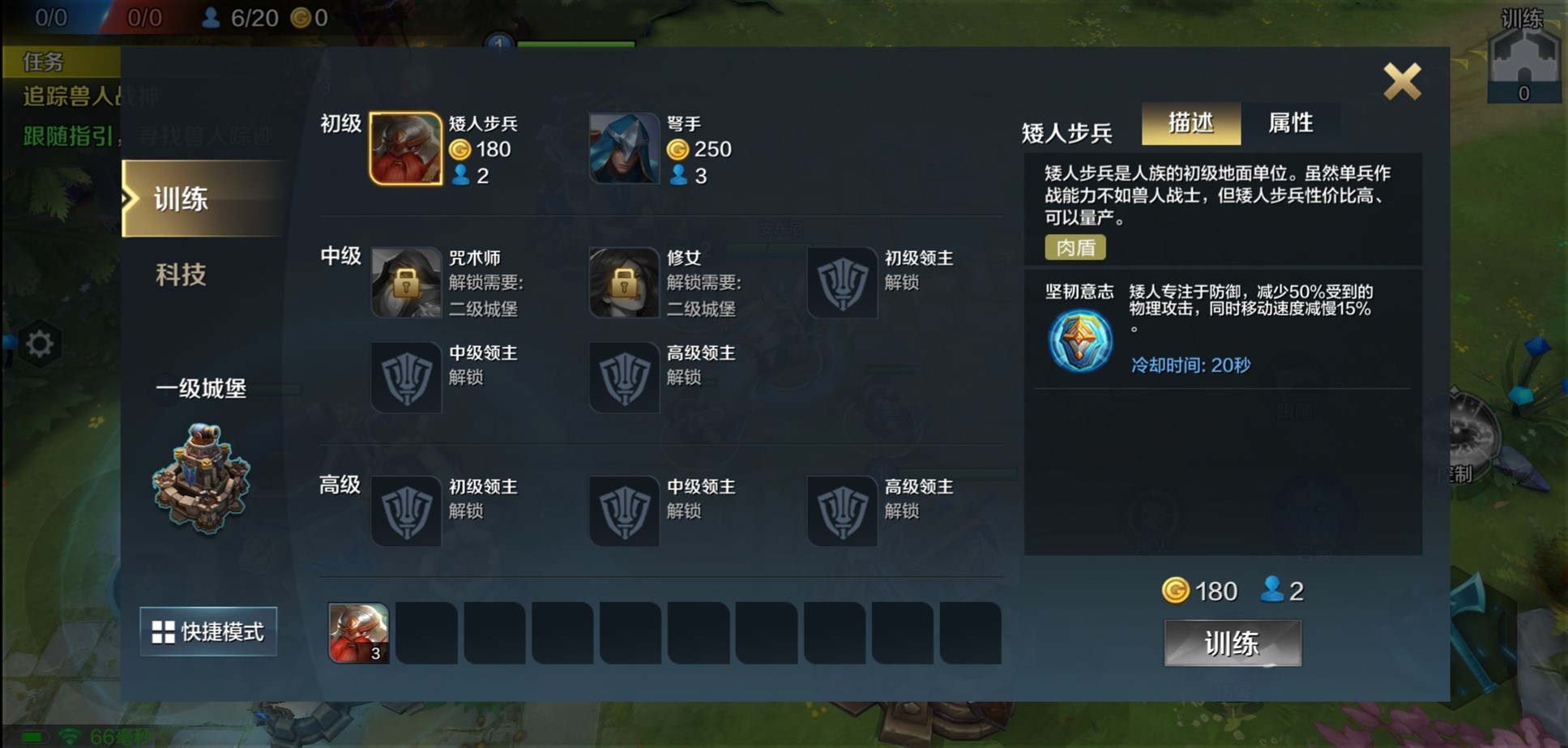Tap the locked 修女 unit icon

point(624,284)
